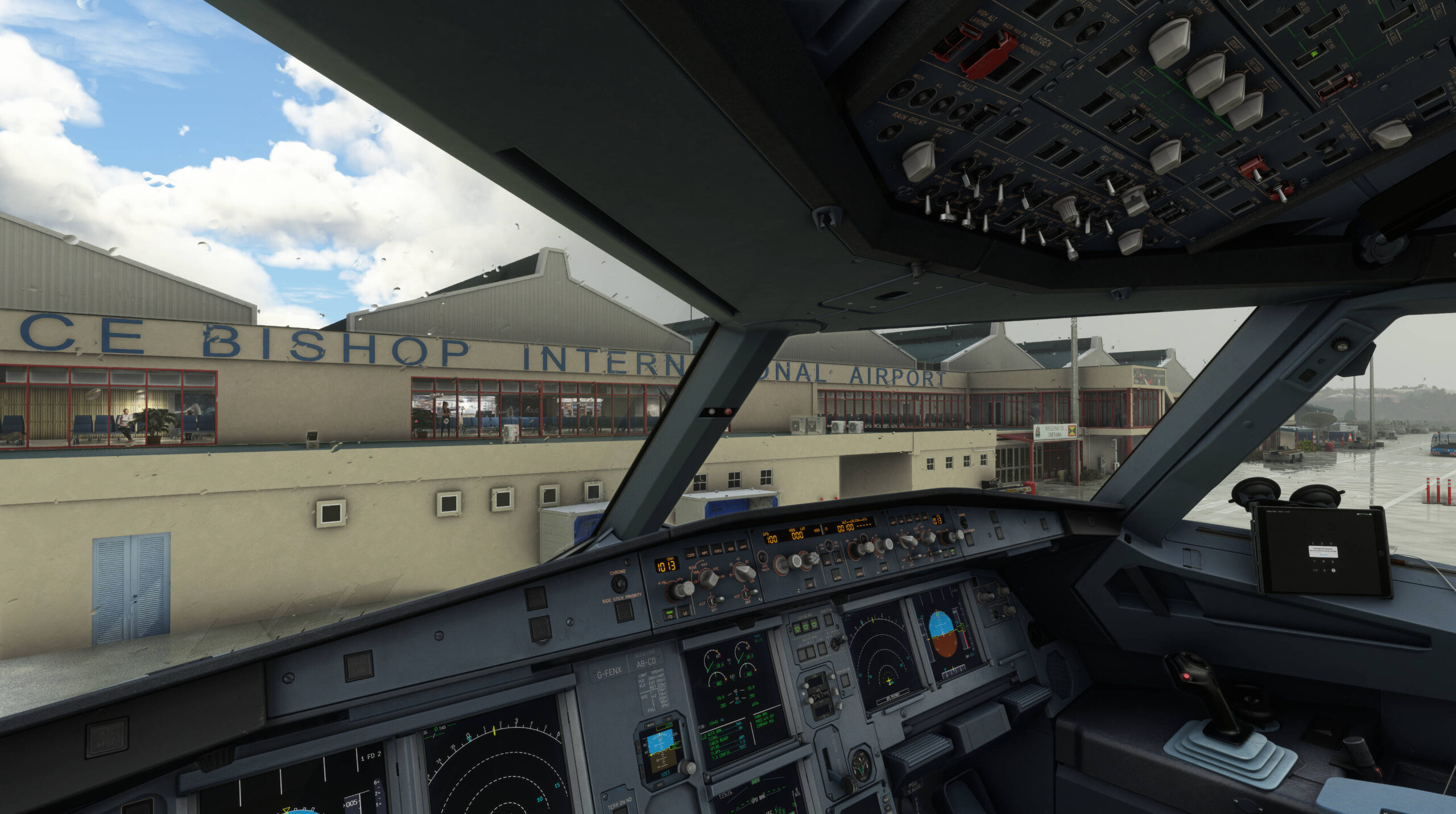
Task: Arm approach mode with the APPR button
Action: (x=884, y=567)
